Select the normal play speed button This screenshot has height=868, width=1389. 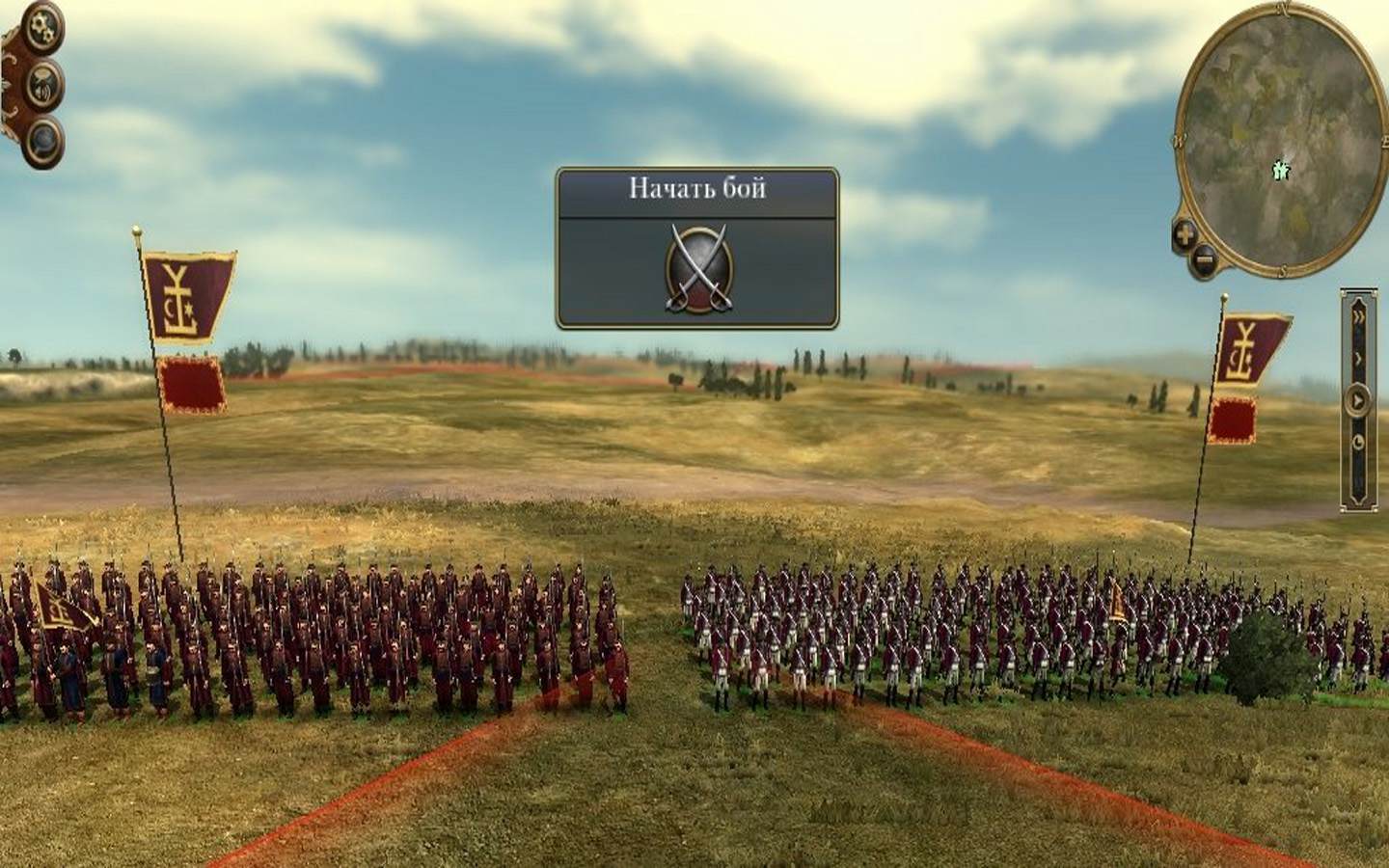click(x=1359, y=399)
